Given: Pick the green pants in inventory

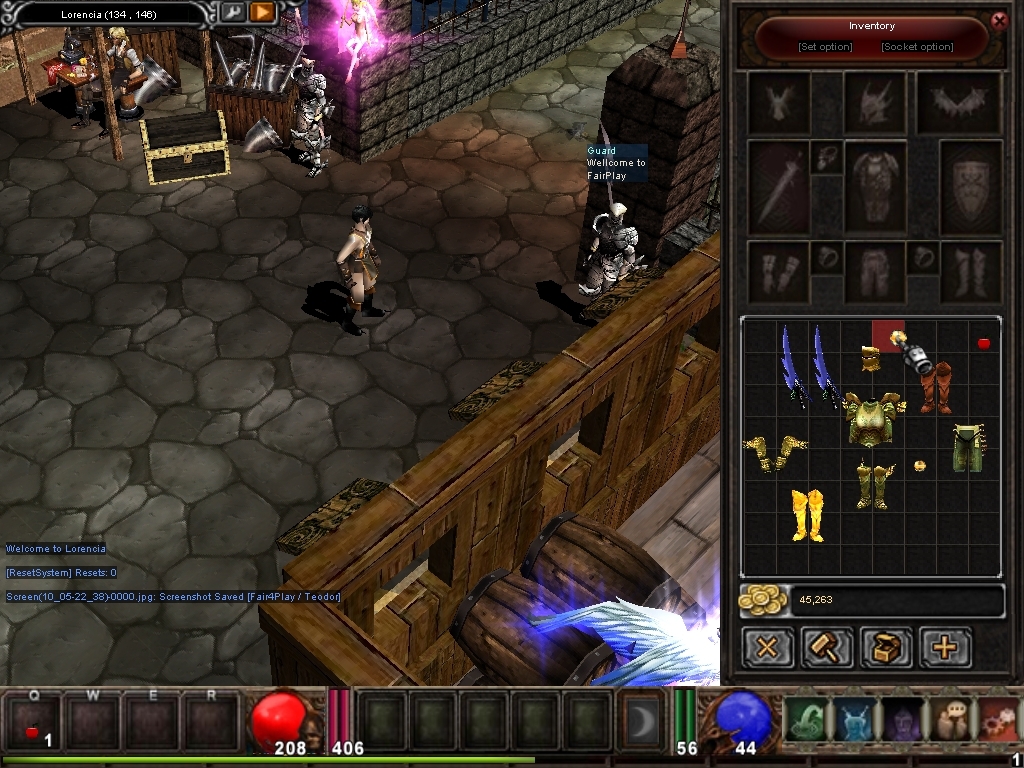Looking at the screenshot, I should point(967,448).
